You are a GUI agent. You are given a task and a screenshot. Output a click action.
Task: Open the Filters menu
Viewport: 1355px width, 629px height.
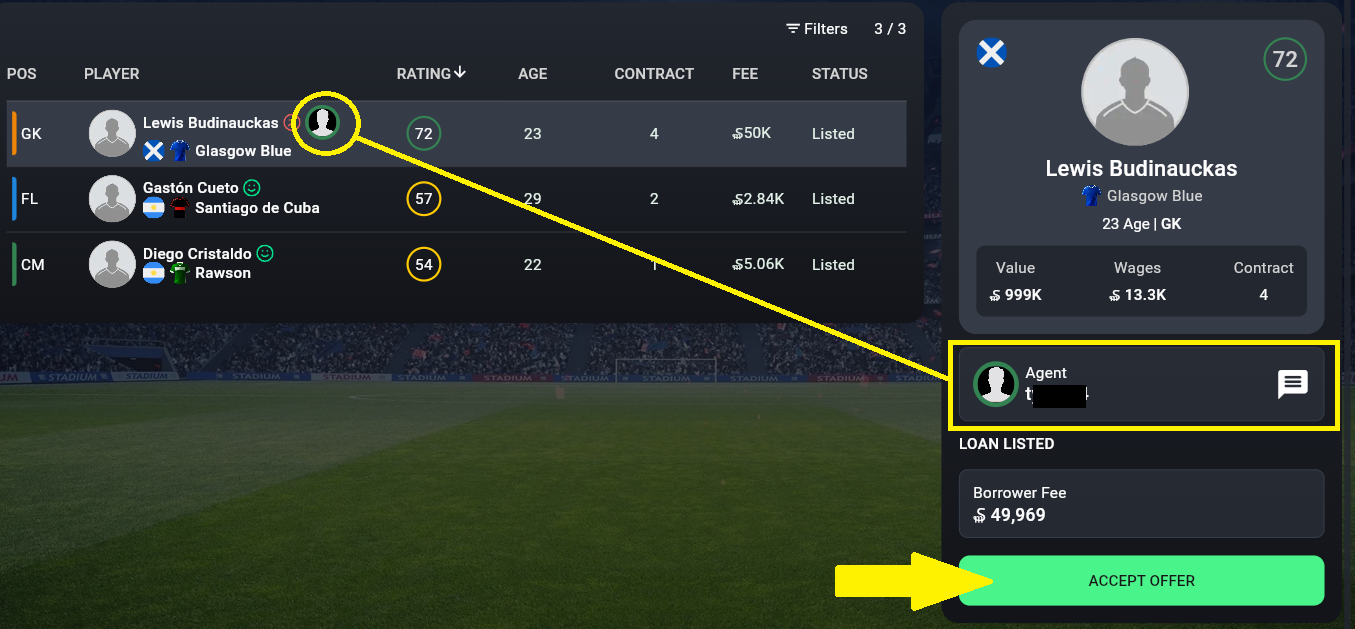tap(816, 29)
